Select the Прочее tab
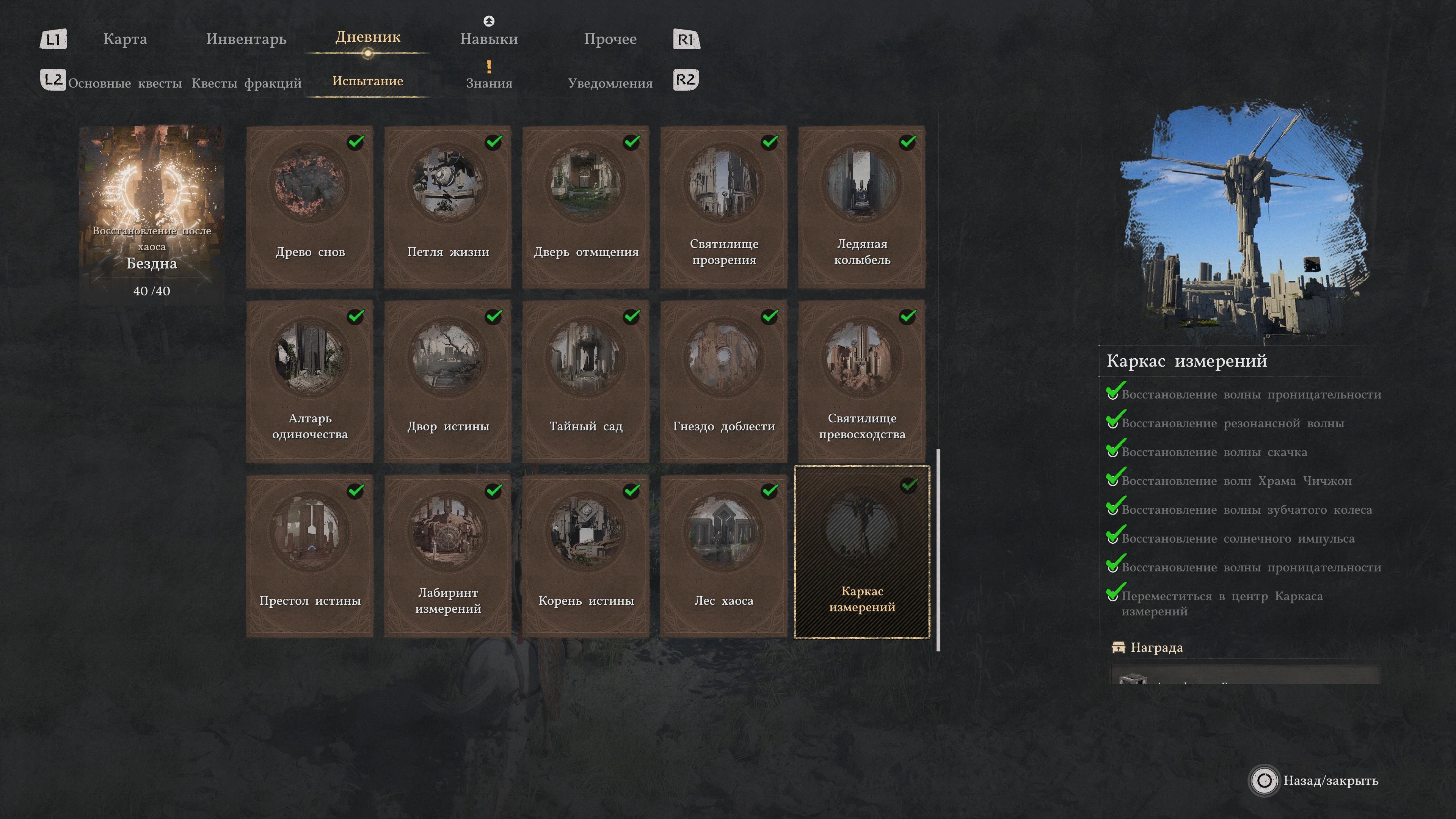This screenshot has width=1456, height=819. click(610, 39)
